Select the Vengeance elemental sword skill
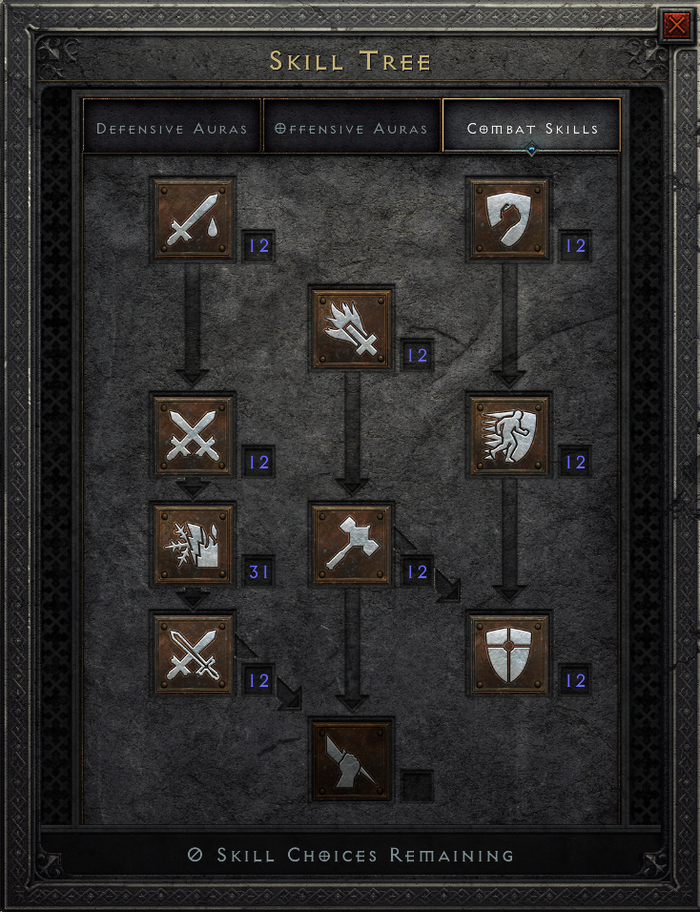 point(193,543)
